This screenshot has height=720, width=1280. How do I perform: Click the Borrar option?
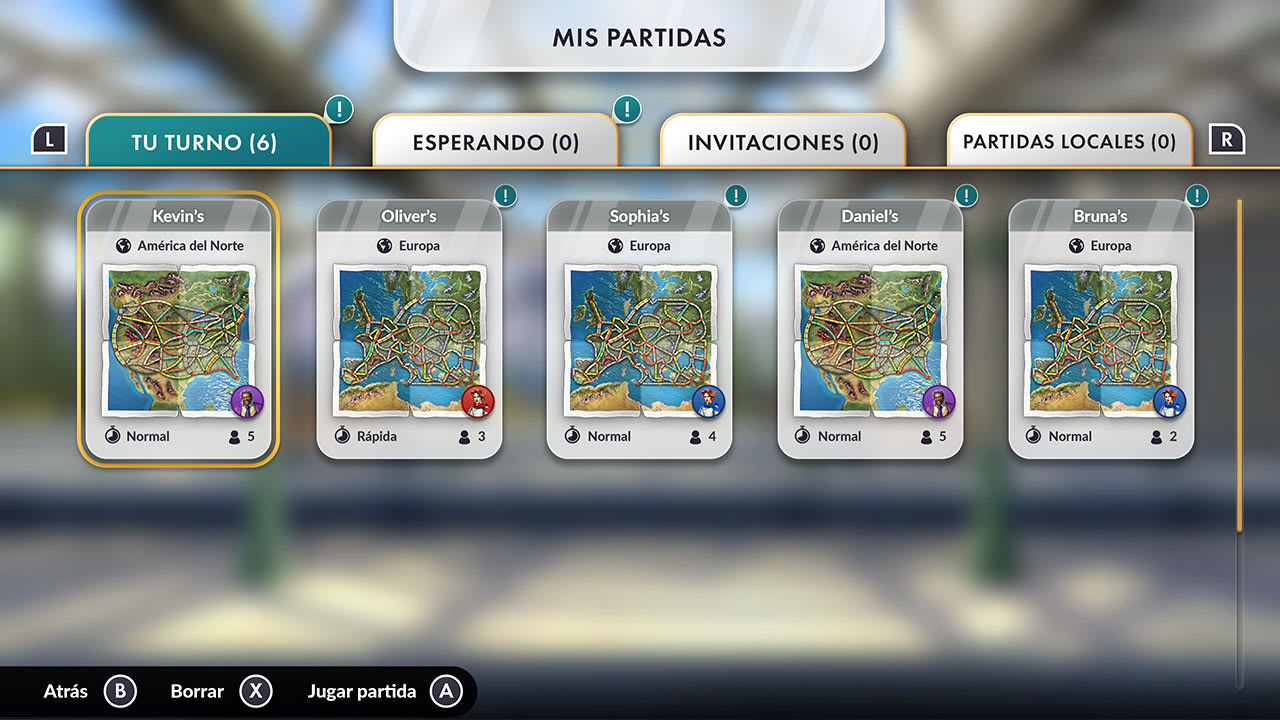click(196, 691)
